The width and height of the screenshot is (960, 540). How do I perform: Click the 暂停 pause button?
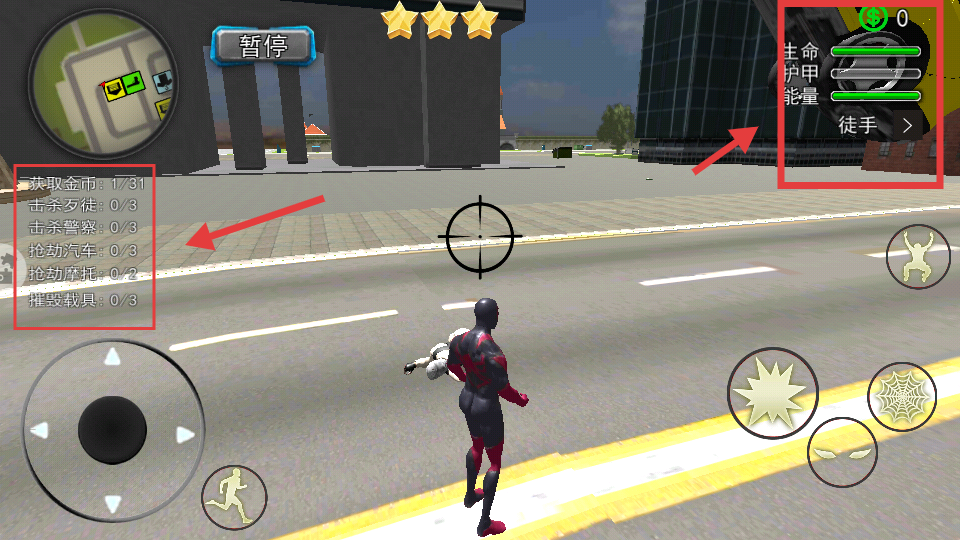[264, 46]
